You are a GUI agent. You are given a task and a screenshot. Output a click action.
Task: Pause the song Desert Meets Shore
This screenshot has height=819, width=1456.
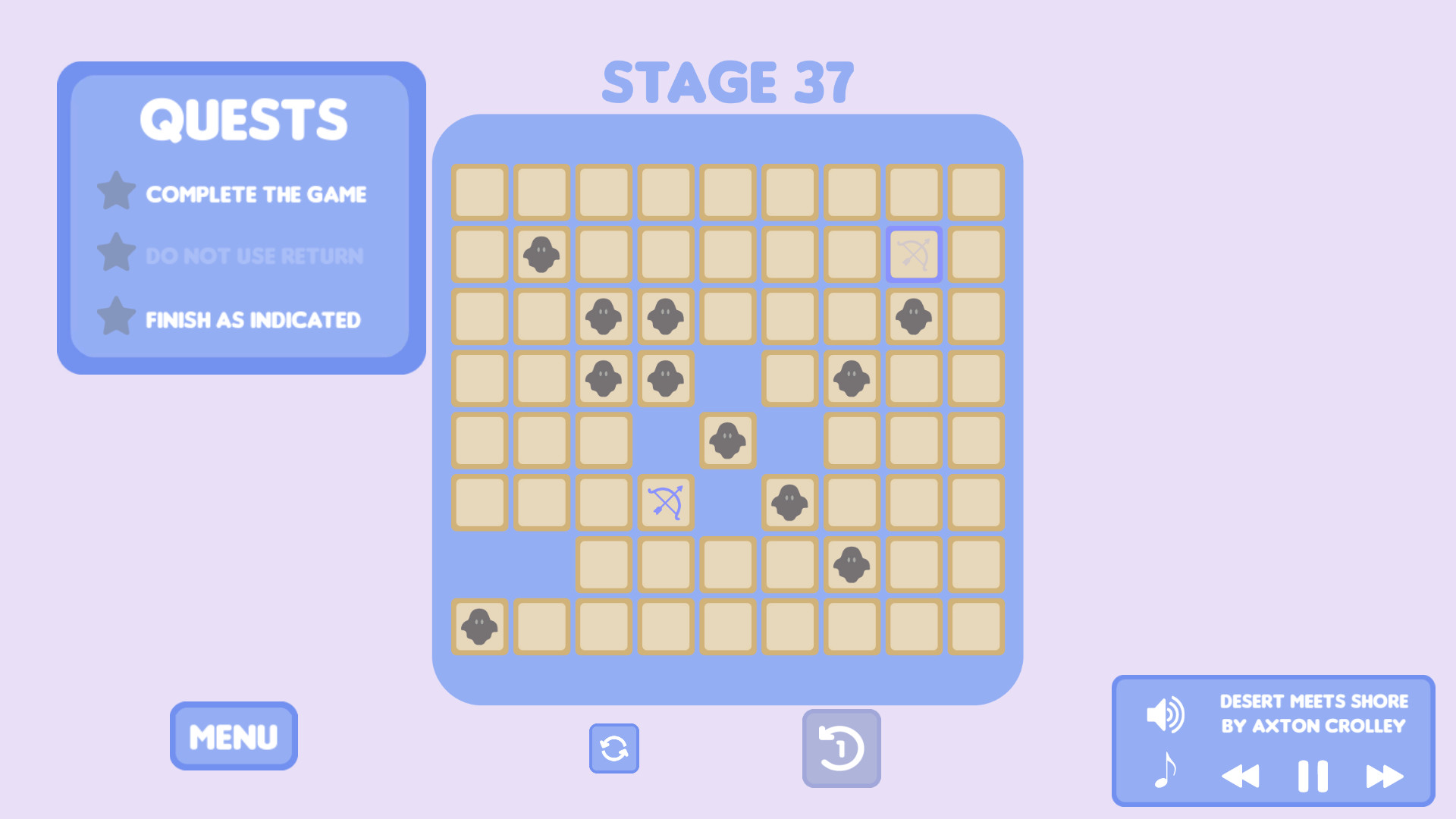(x=1312, y=775)
